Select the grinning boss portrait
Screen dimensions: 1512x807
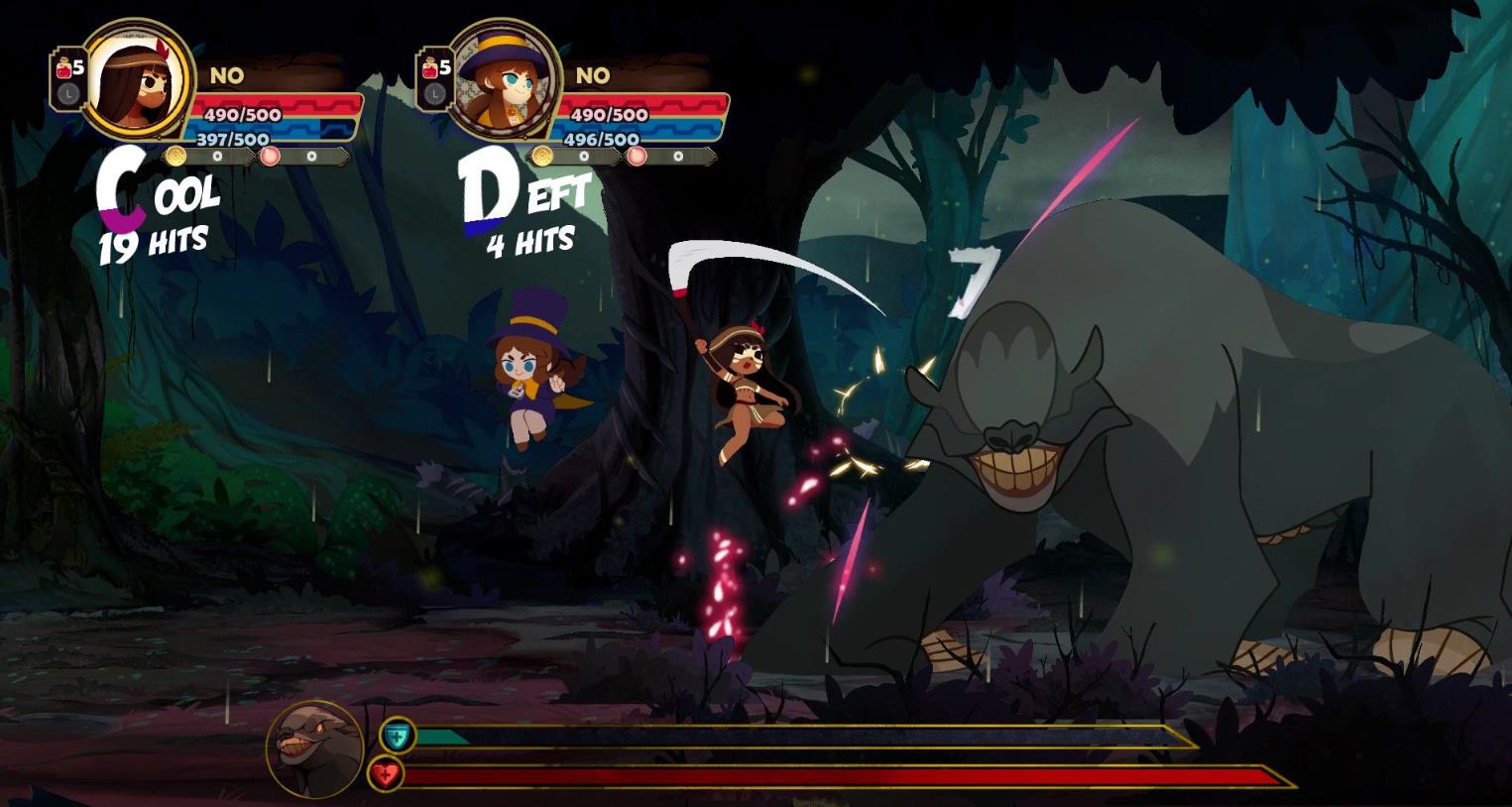(x=314, y=750)
